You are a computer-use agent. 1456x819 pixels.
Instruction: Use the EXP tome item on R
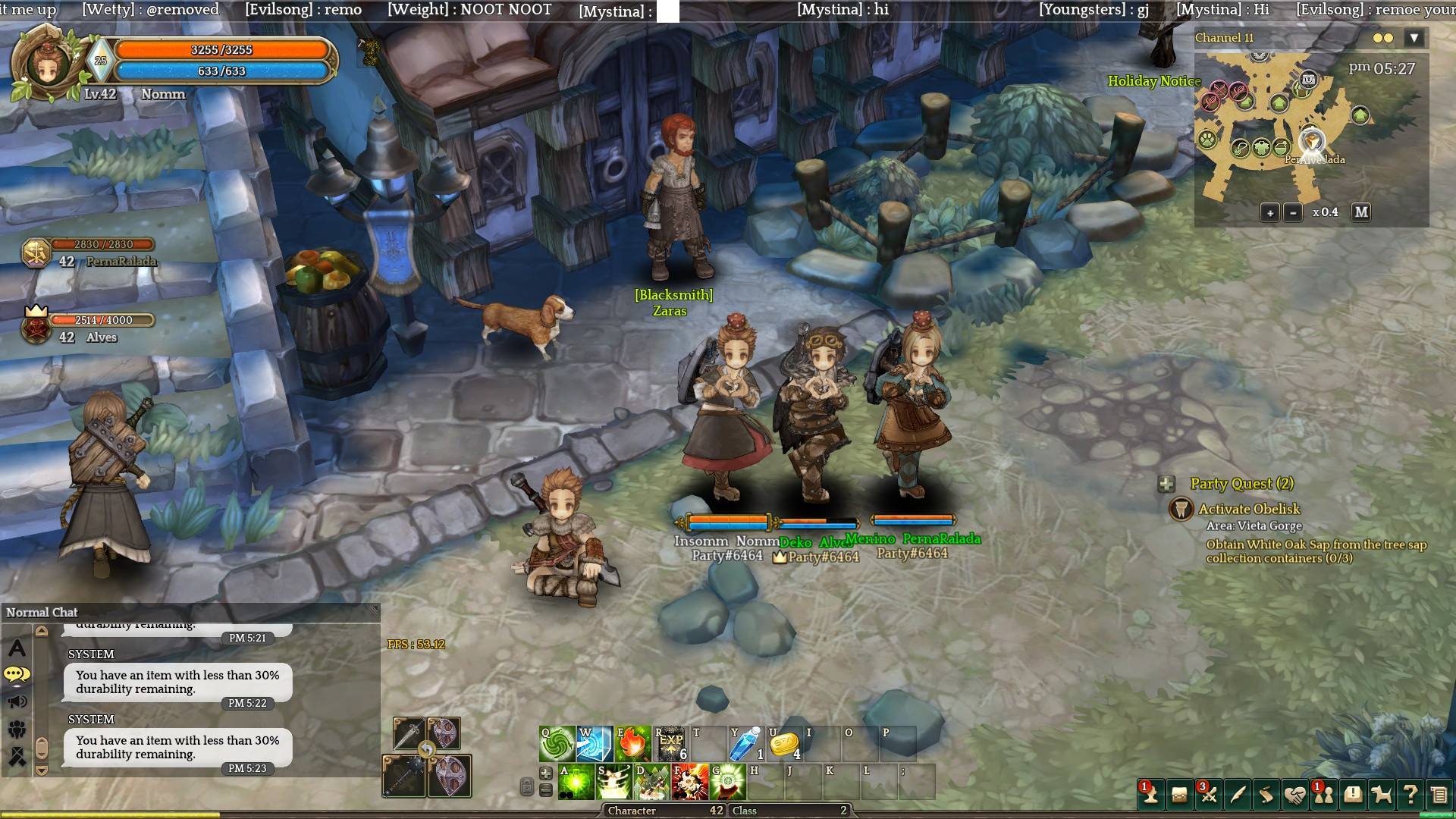point(670,744)
